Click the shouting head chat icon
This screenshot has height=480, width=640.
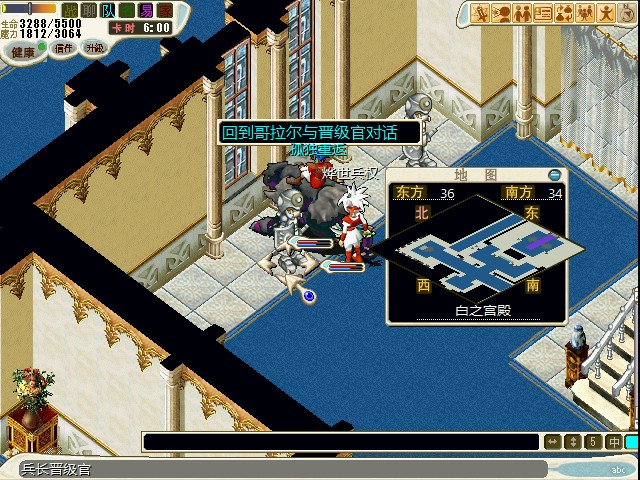coord(502,13)
